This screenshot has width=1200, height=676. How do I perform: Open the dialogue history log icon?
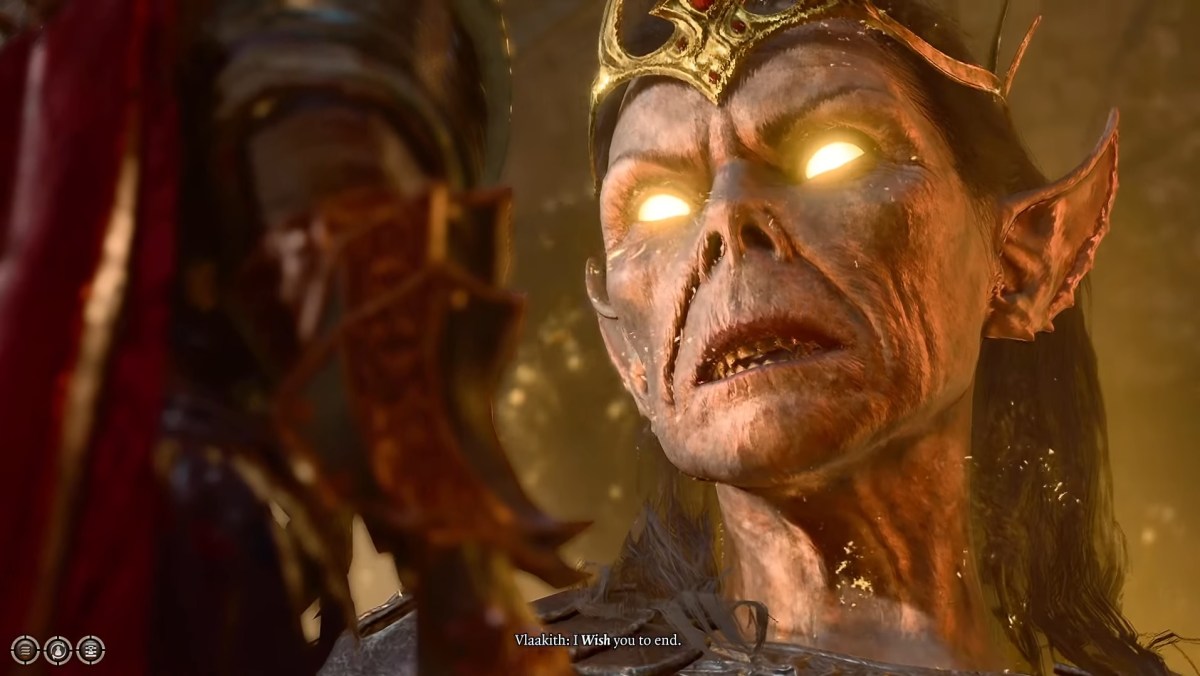point(91,650)
